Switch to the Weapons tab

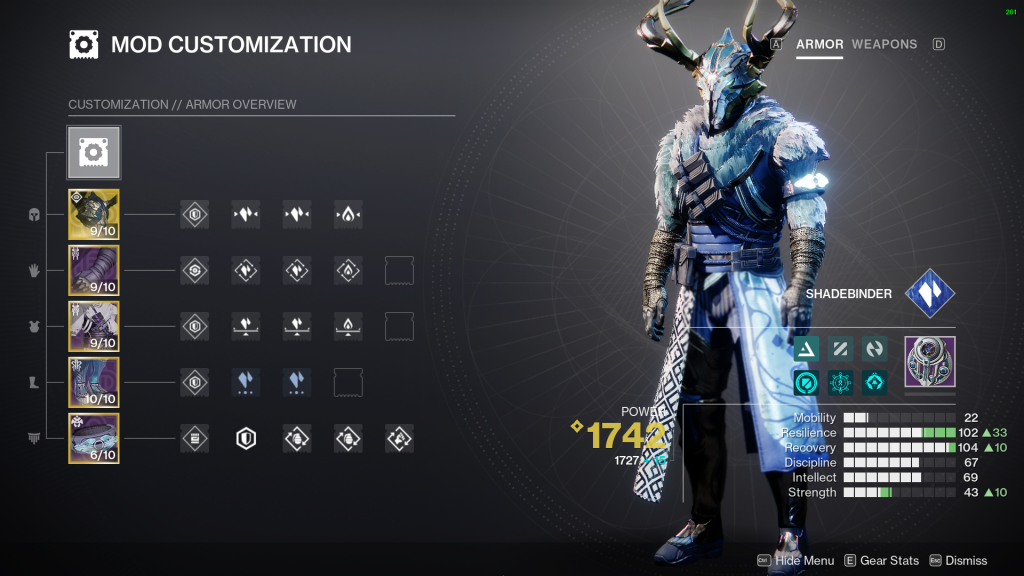coord(884,44)
